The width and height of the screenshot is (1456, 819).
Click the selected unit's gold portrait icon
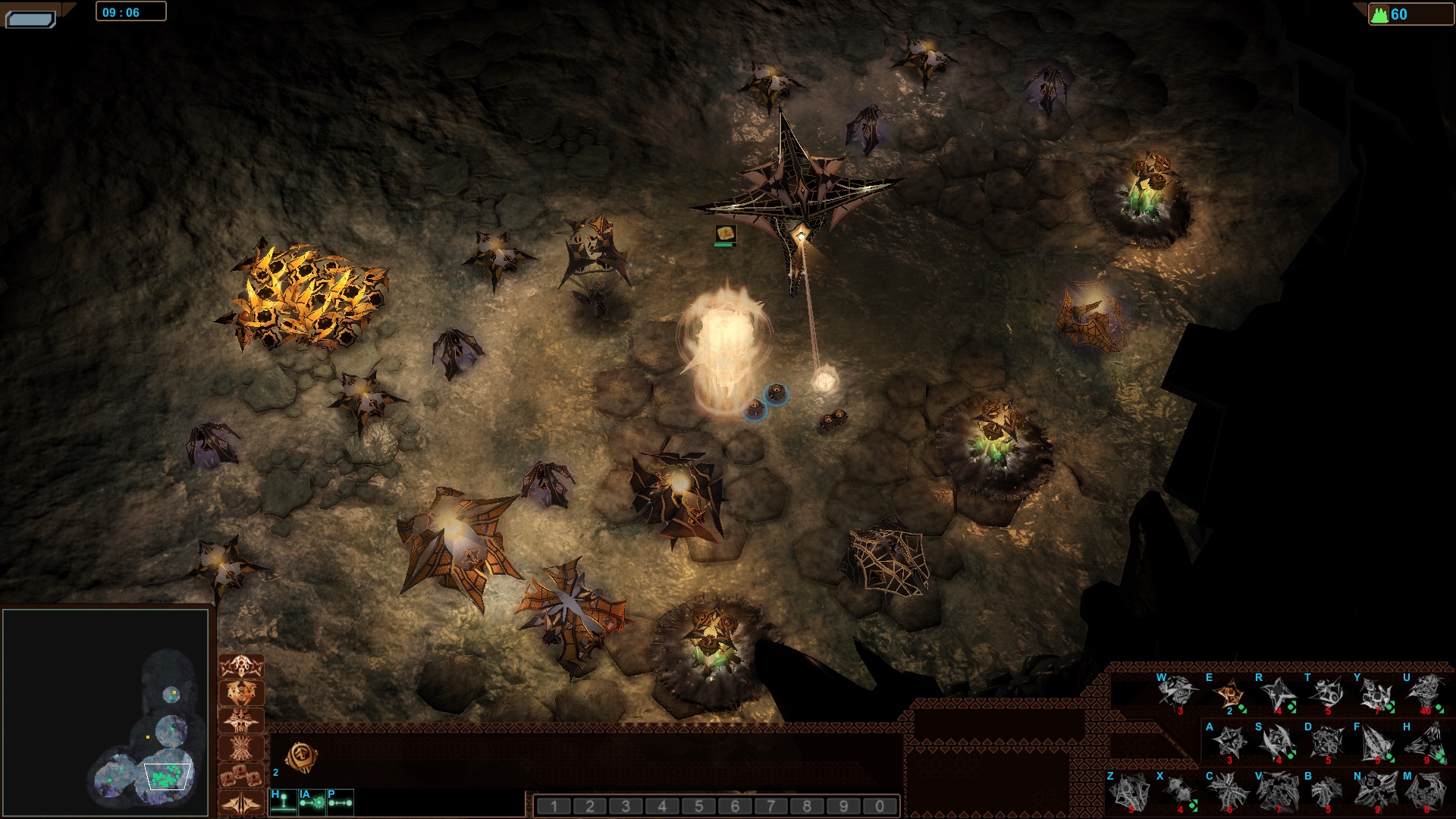click(x=301, y=757)
